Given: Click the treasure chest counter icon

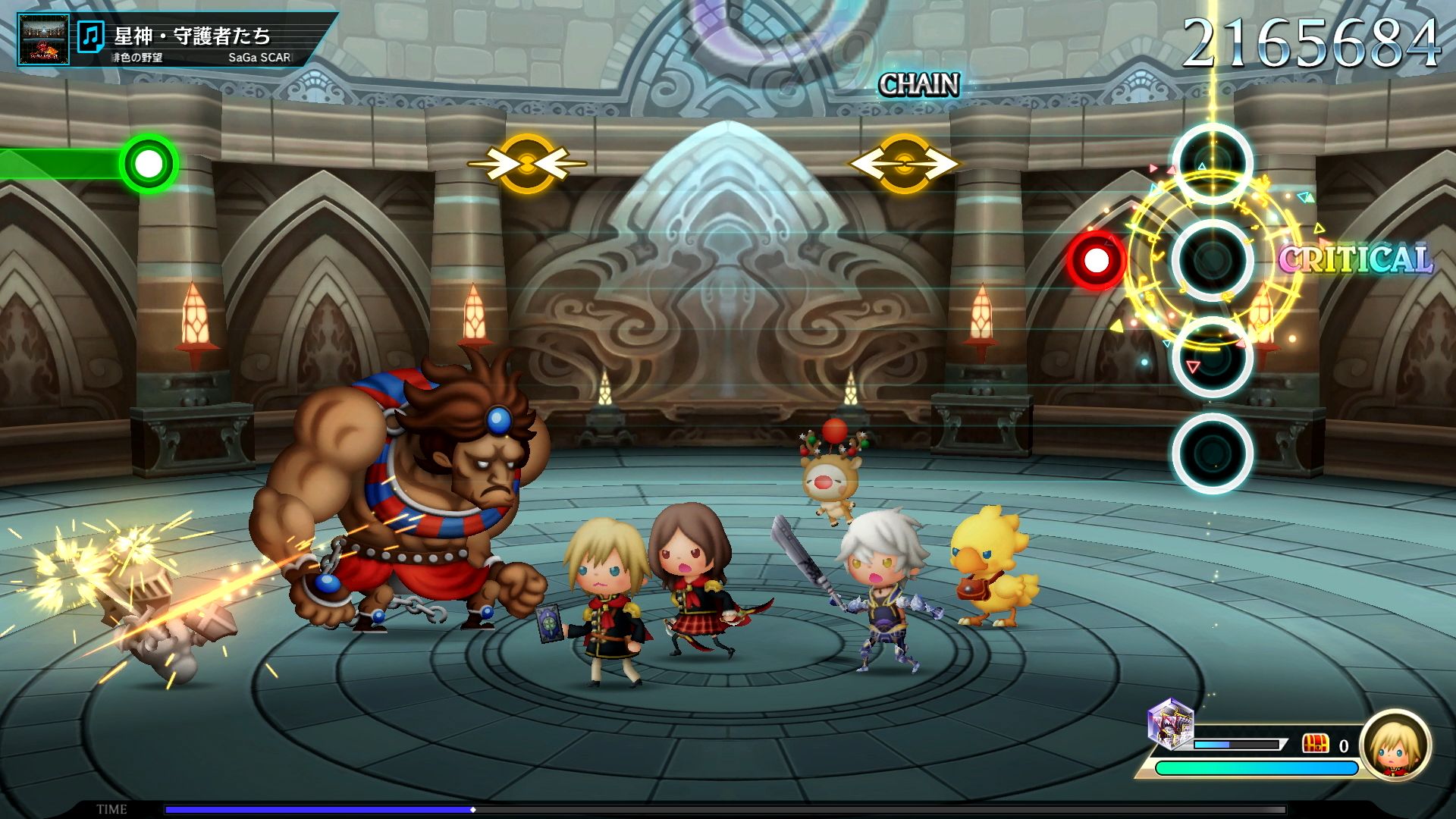Looking at the screenshot, I should pos(1316,743).
